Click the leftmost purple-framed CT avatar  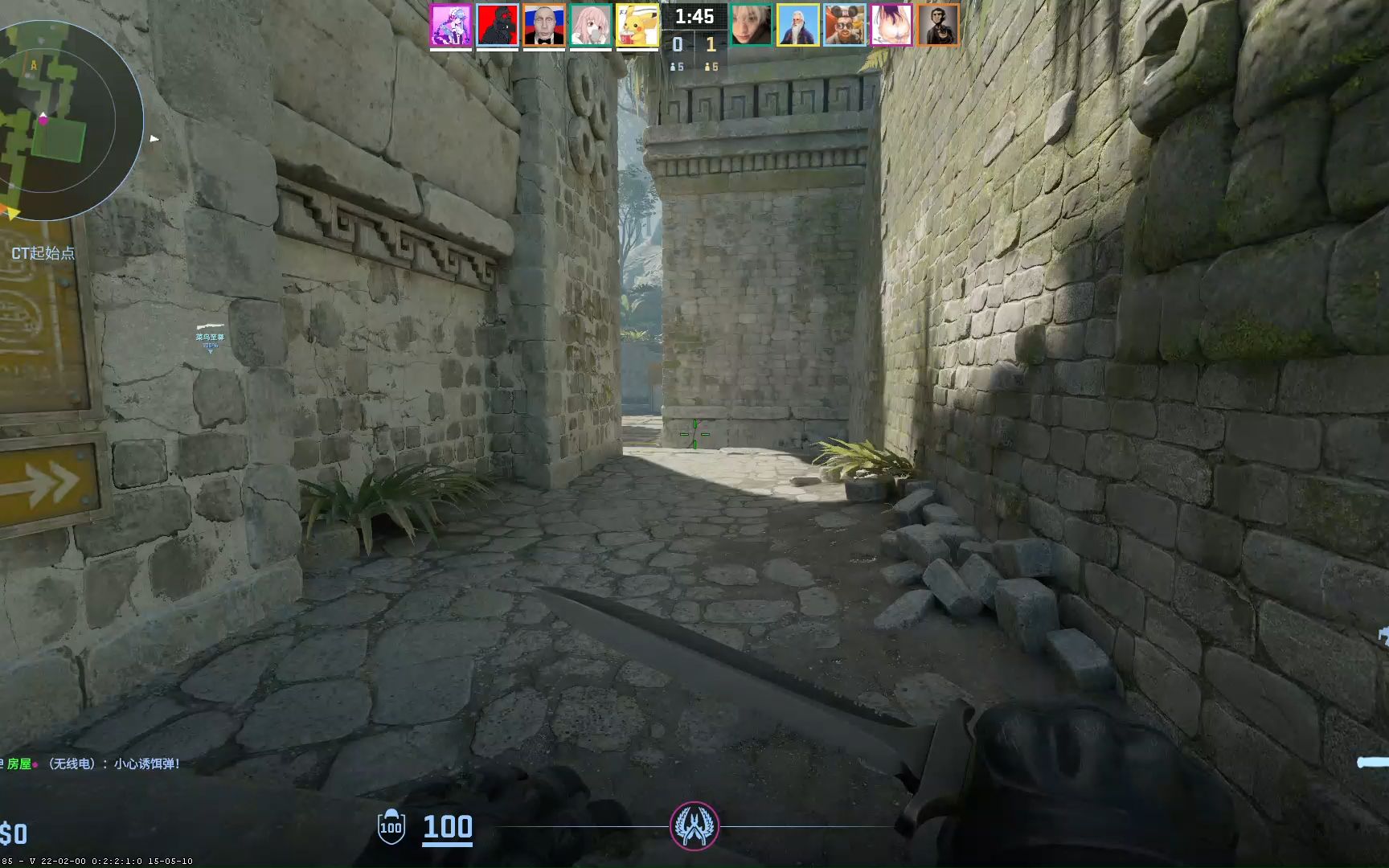click(450, 24)
